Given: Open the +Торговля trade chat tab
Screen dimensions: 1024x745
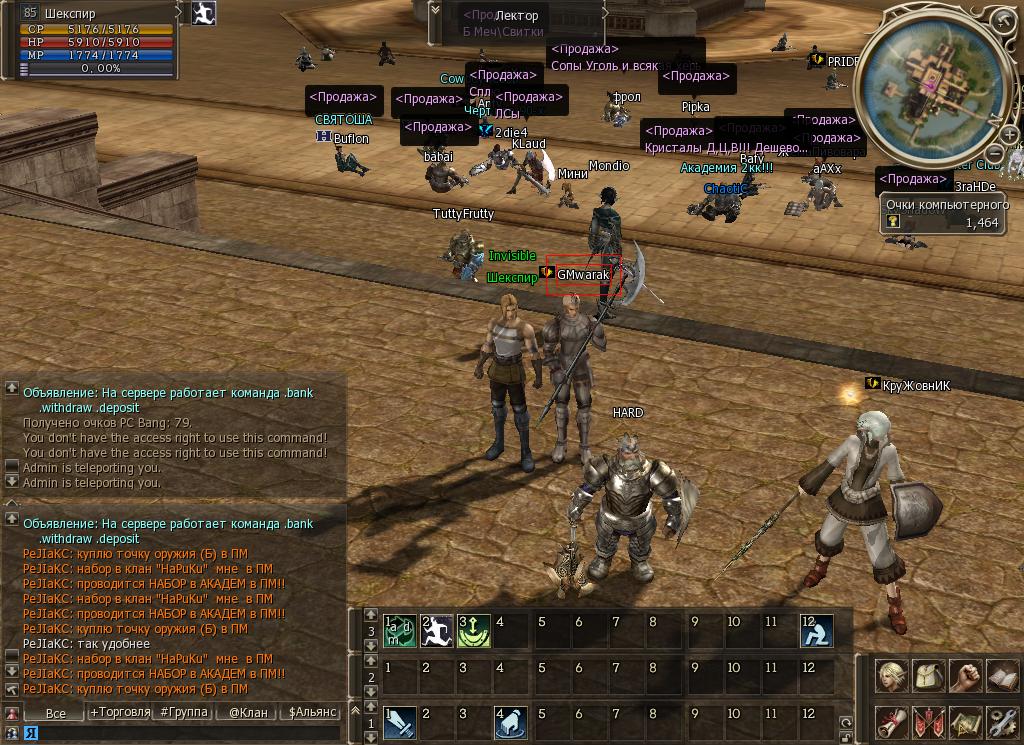Looking at the screenshot, I should [120, 713].
